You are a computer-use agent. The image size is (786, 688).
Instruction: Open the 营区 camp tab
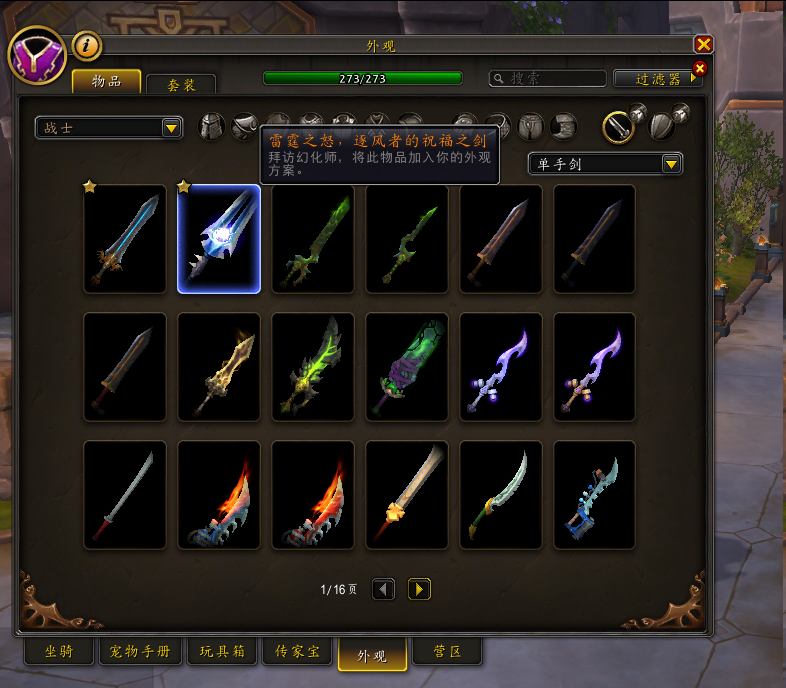click(449, 652)
